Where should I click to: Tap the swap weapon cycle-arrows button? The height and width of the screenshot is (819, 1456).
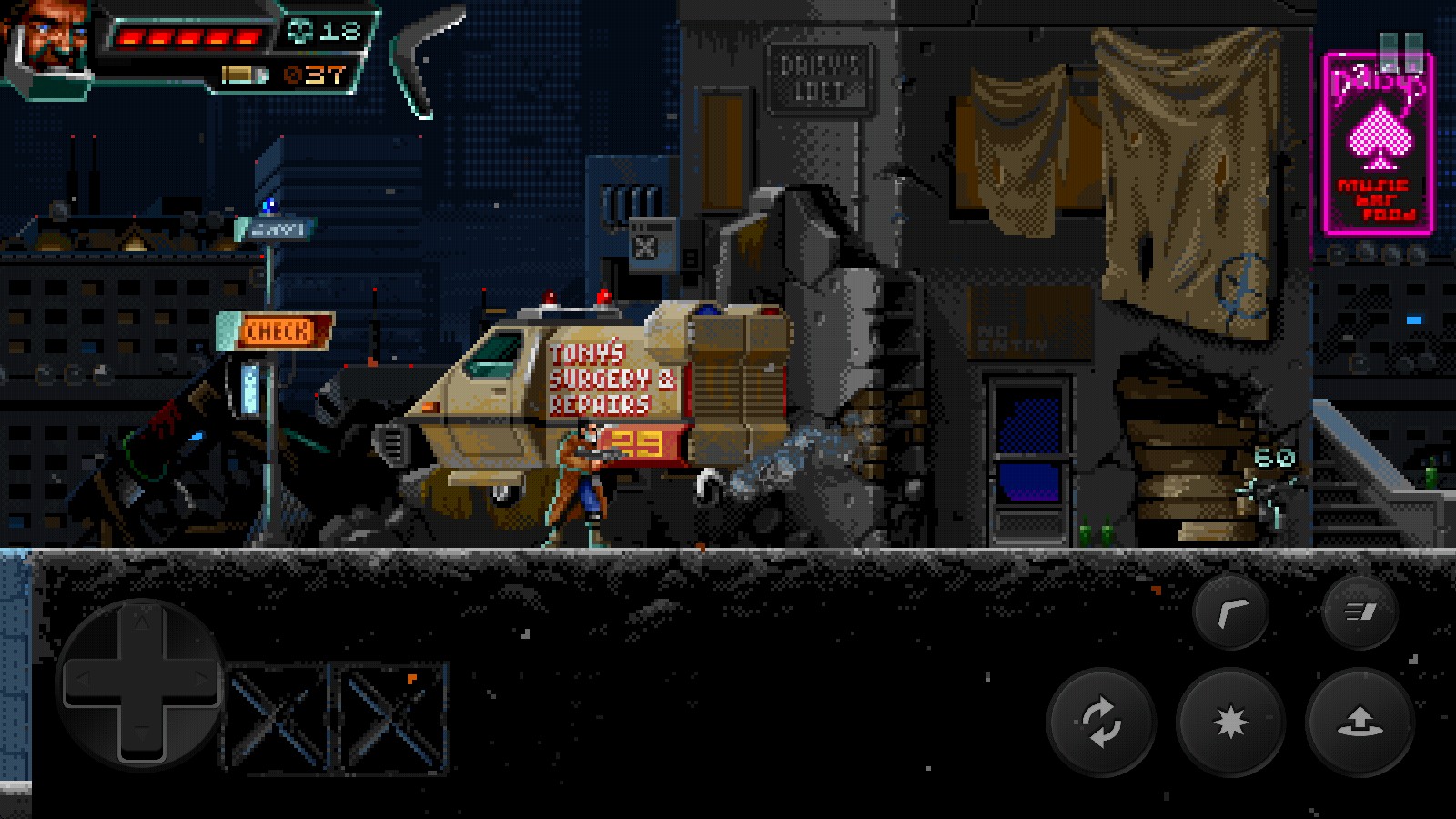[x=1101, y=722]
